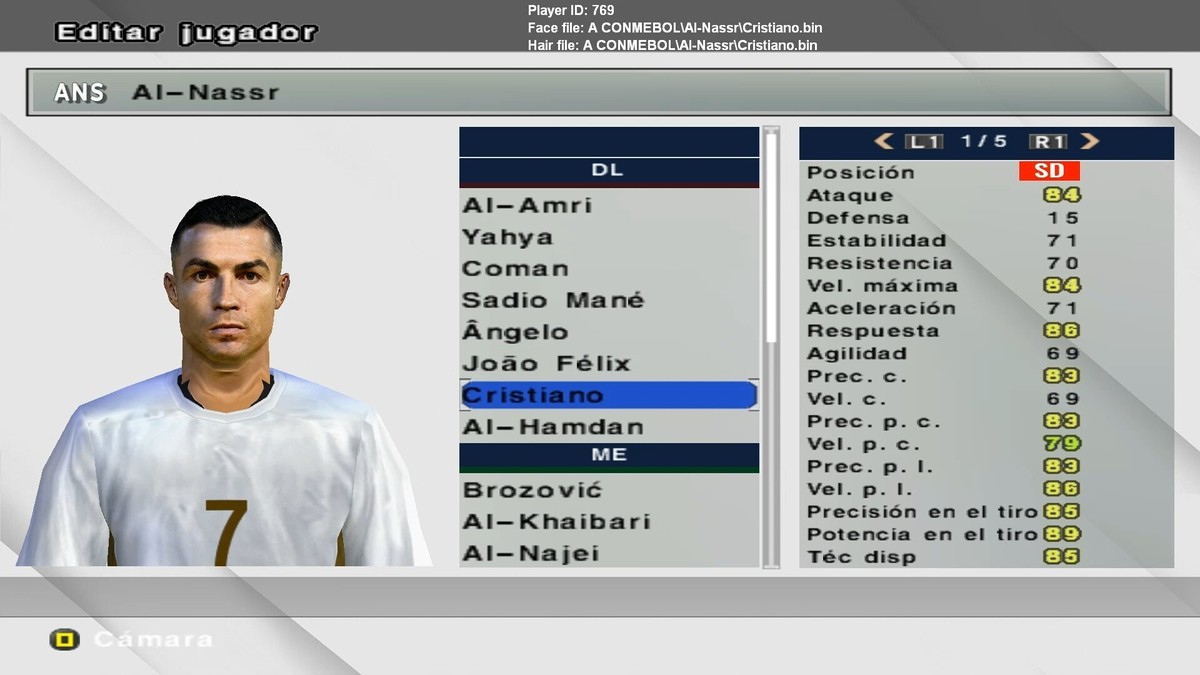1200x675 pixels.
Task: Select the Ataque stat row
Action: tap(985, 195)
